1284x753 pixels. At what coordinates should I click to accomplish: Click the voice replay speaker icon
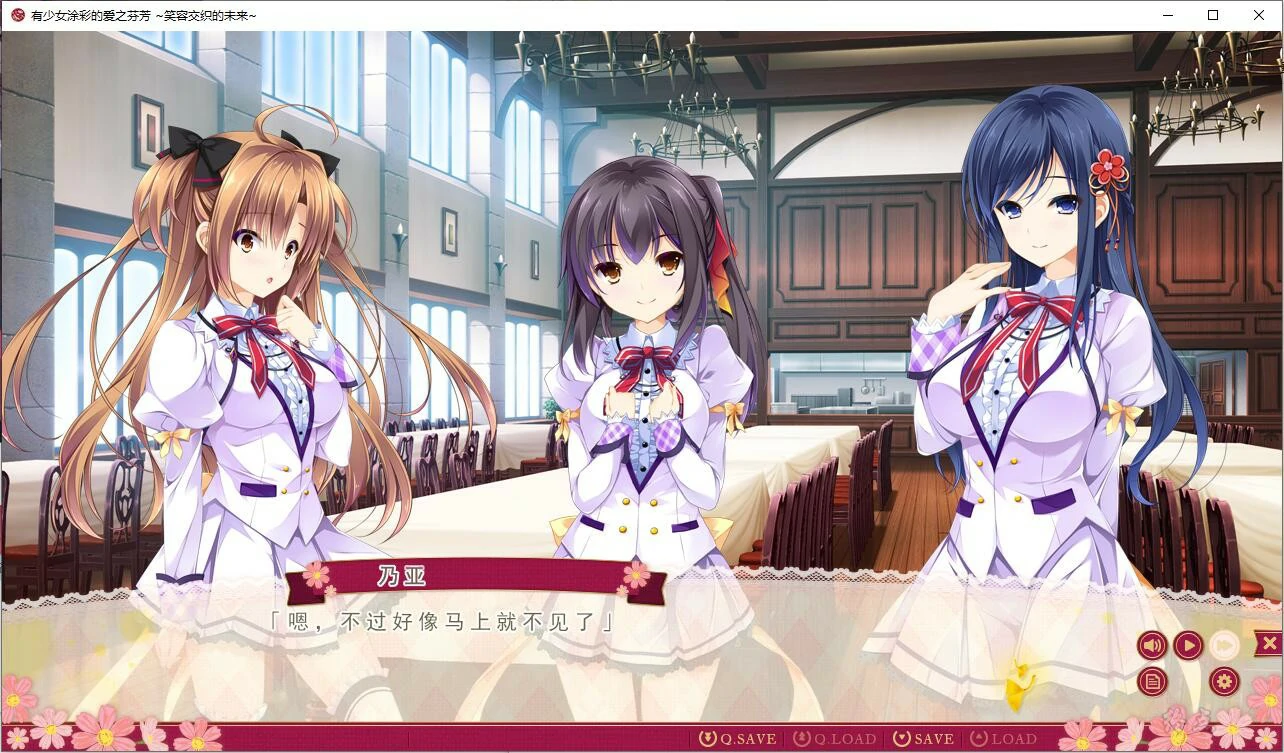tap(1152, 645)
